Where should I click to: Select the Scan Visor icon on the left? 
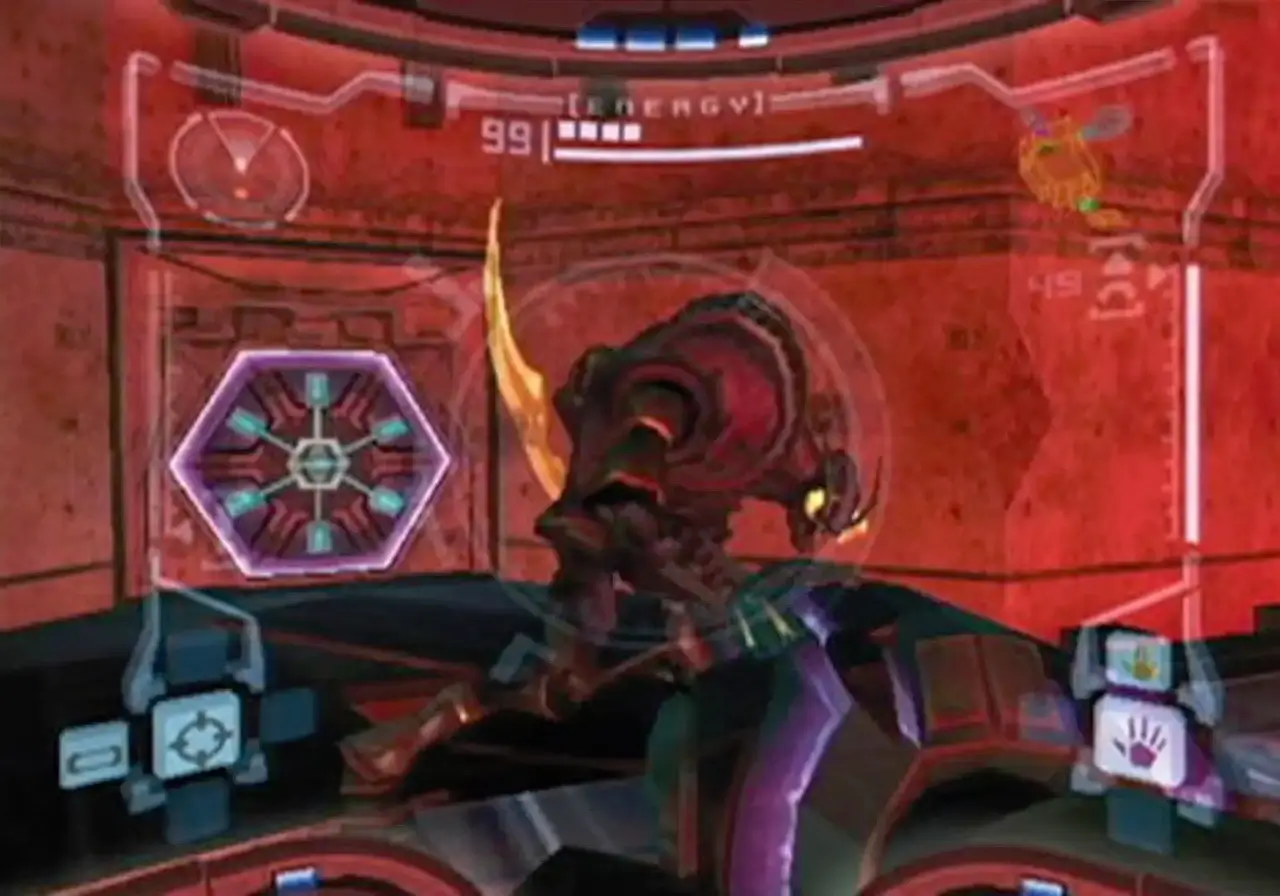pos(95,752)
